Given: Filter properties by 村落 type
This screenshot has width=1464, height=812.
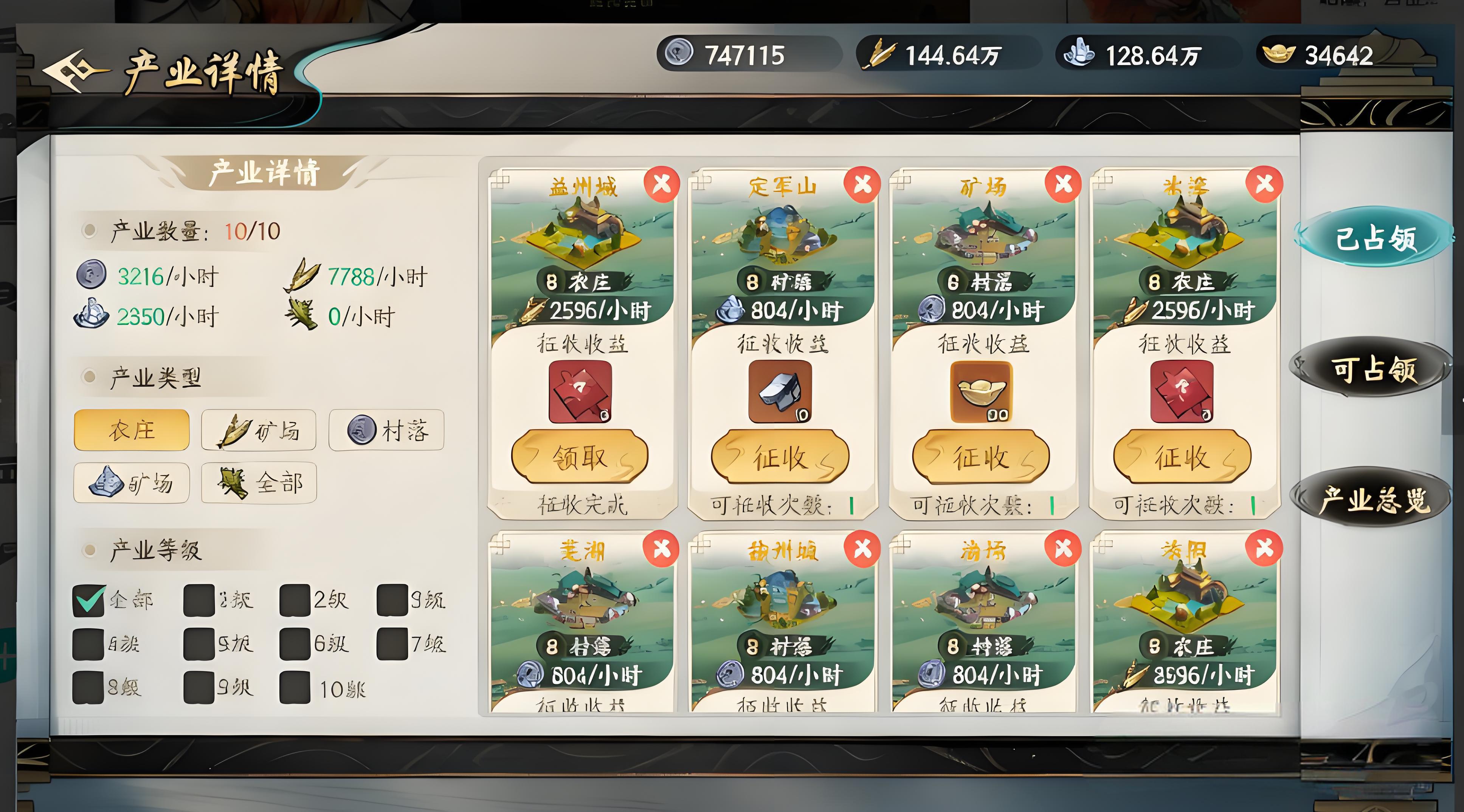Looking at the screenshot, I should tap(386, 430).
